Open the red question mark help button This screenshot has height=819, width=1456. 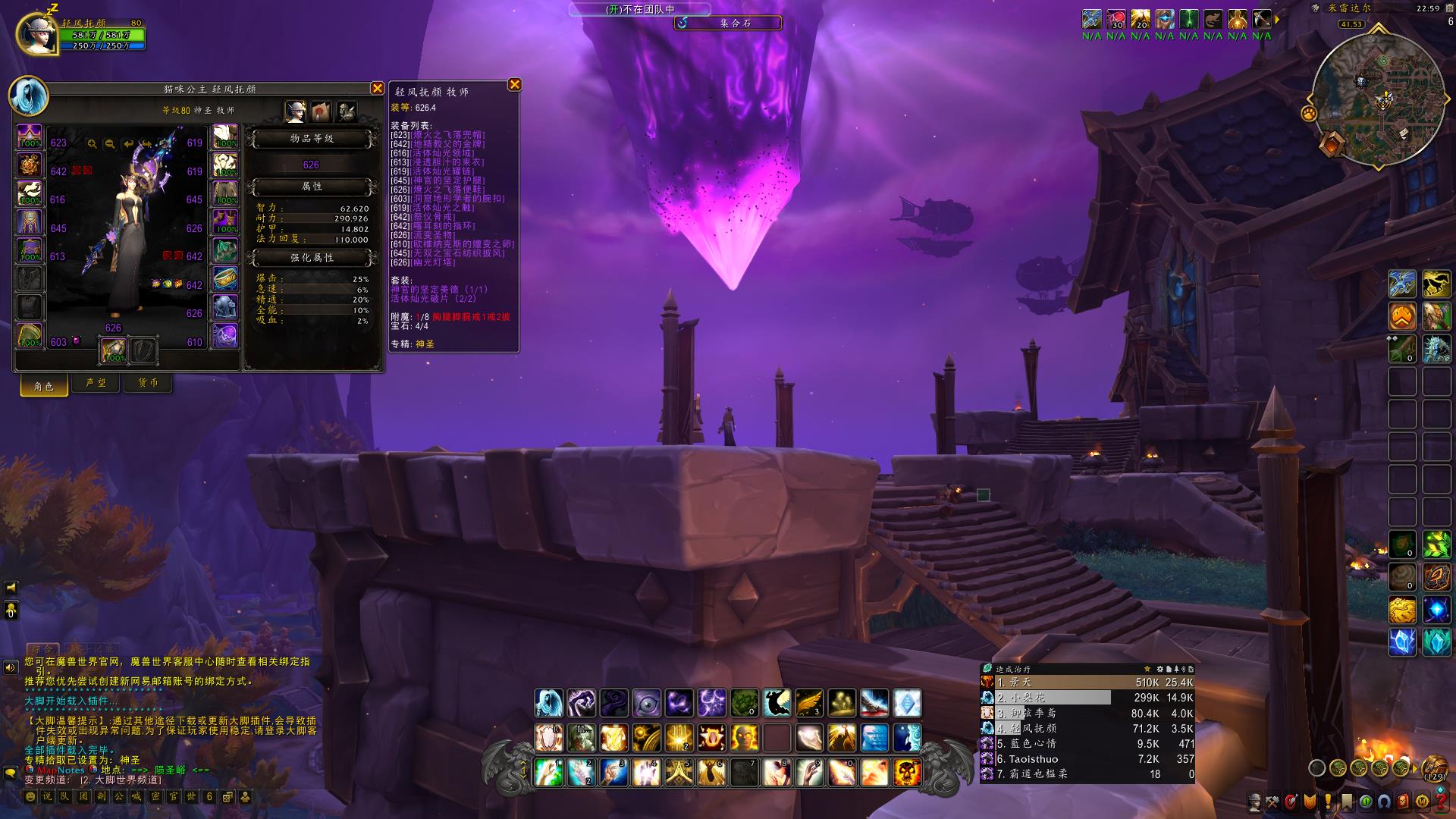[x=1440, y=801]
